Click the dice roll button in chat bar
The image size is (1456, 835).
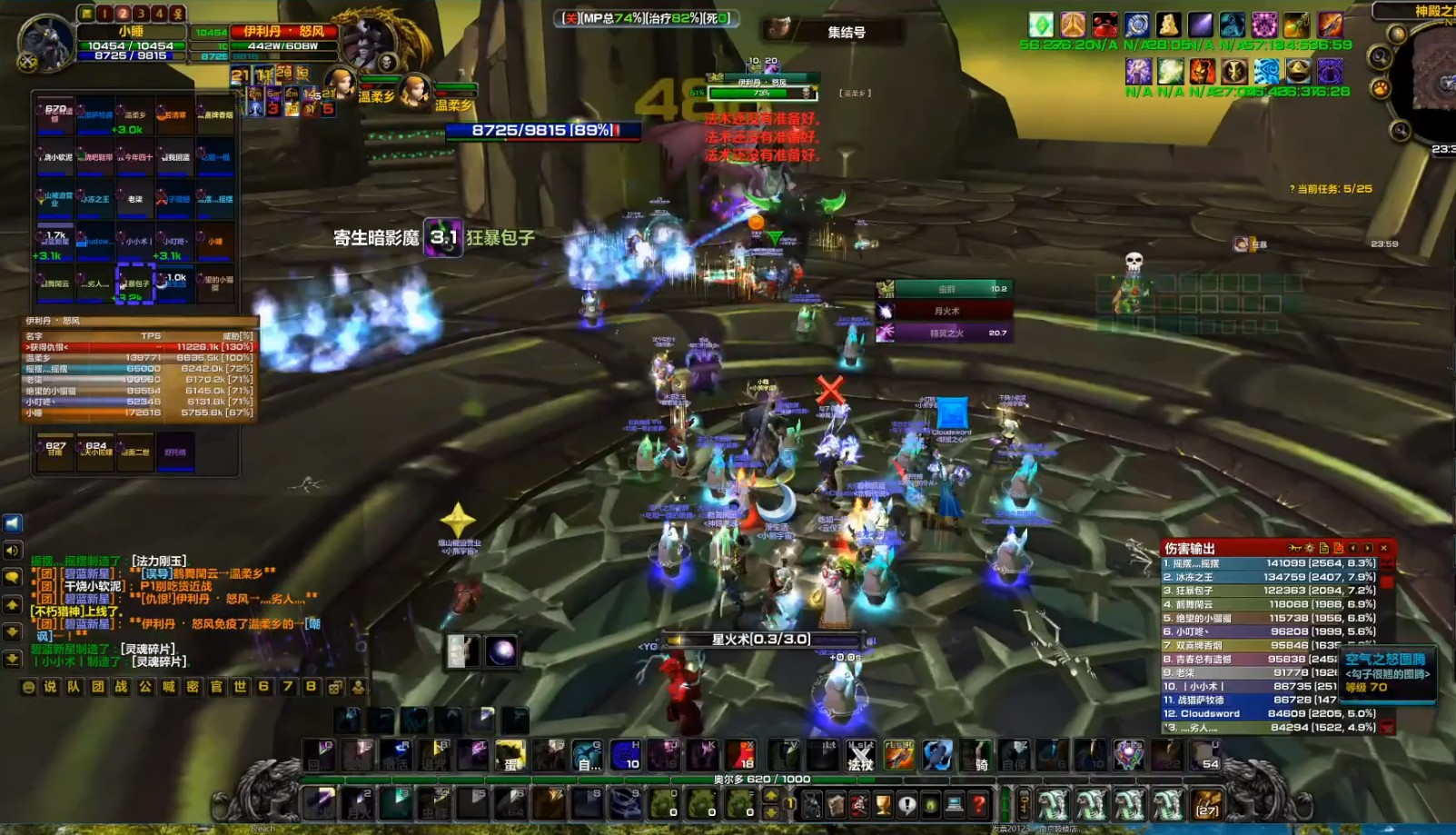(335, 687)
